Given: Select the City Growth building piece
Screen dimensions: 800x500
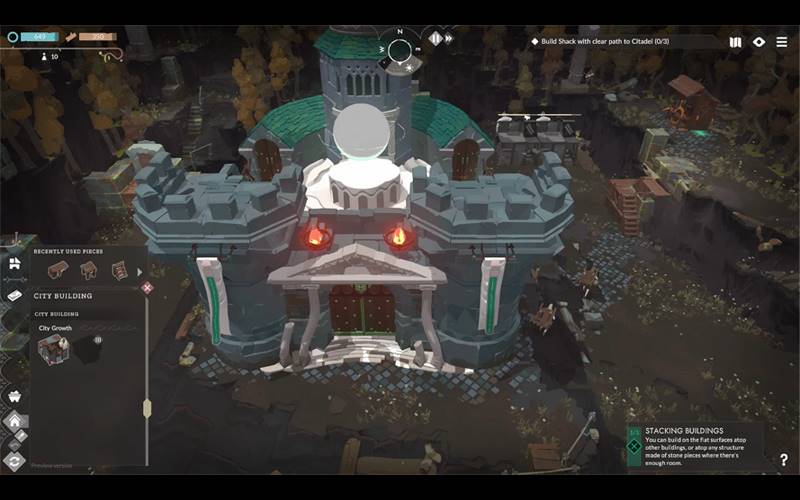Looking at the screenshot, I should coord(54,349).
